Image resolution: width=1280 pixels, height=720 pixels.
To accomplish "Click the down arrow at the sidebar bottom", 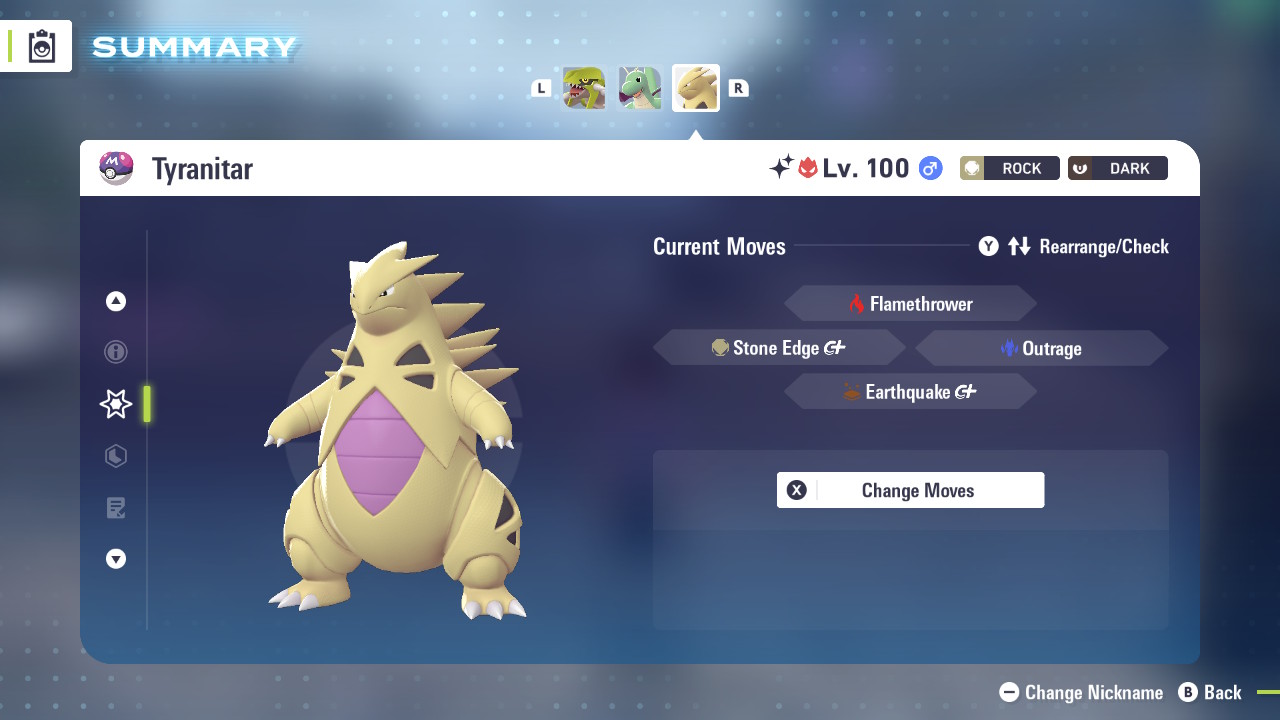I will (115, 559).
